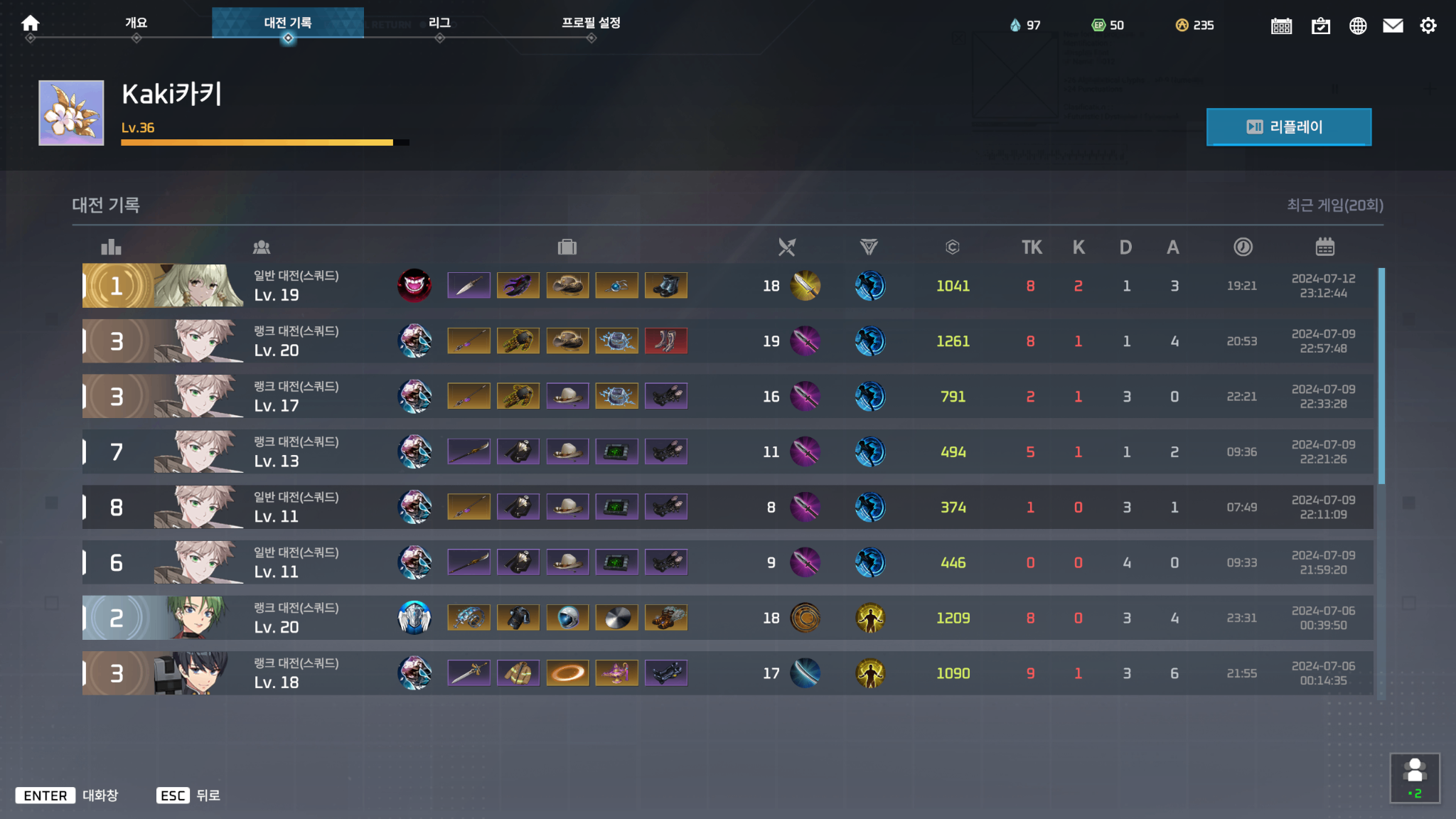Viewport: 1456px width, 819px height.
Task: Open the 프로필 설정 tab
Action: pyautogui.click(x=590, y=22)
